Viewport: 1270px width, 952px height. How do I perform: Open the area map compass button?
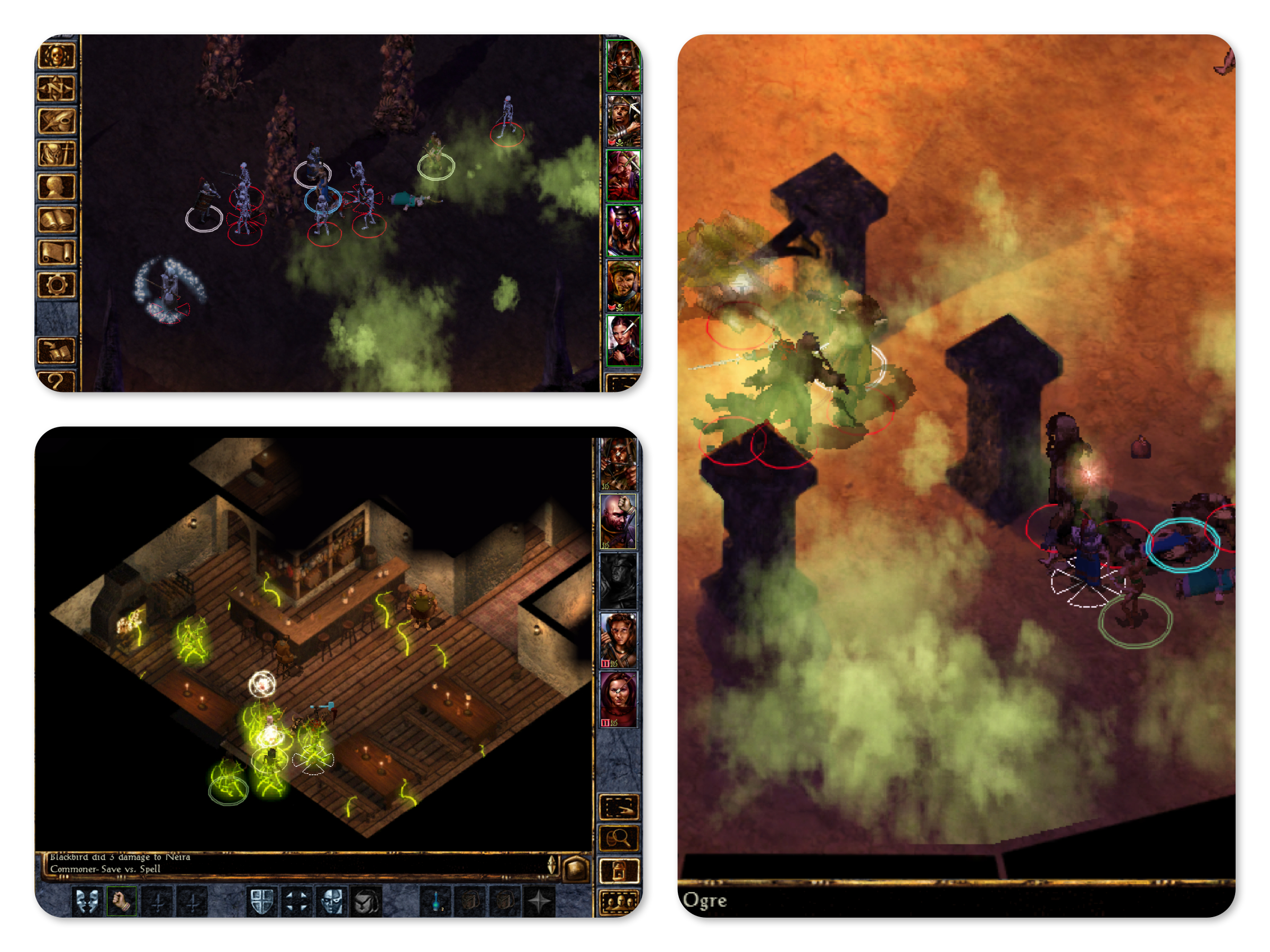coord(56,88)
